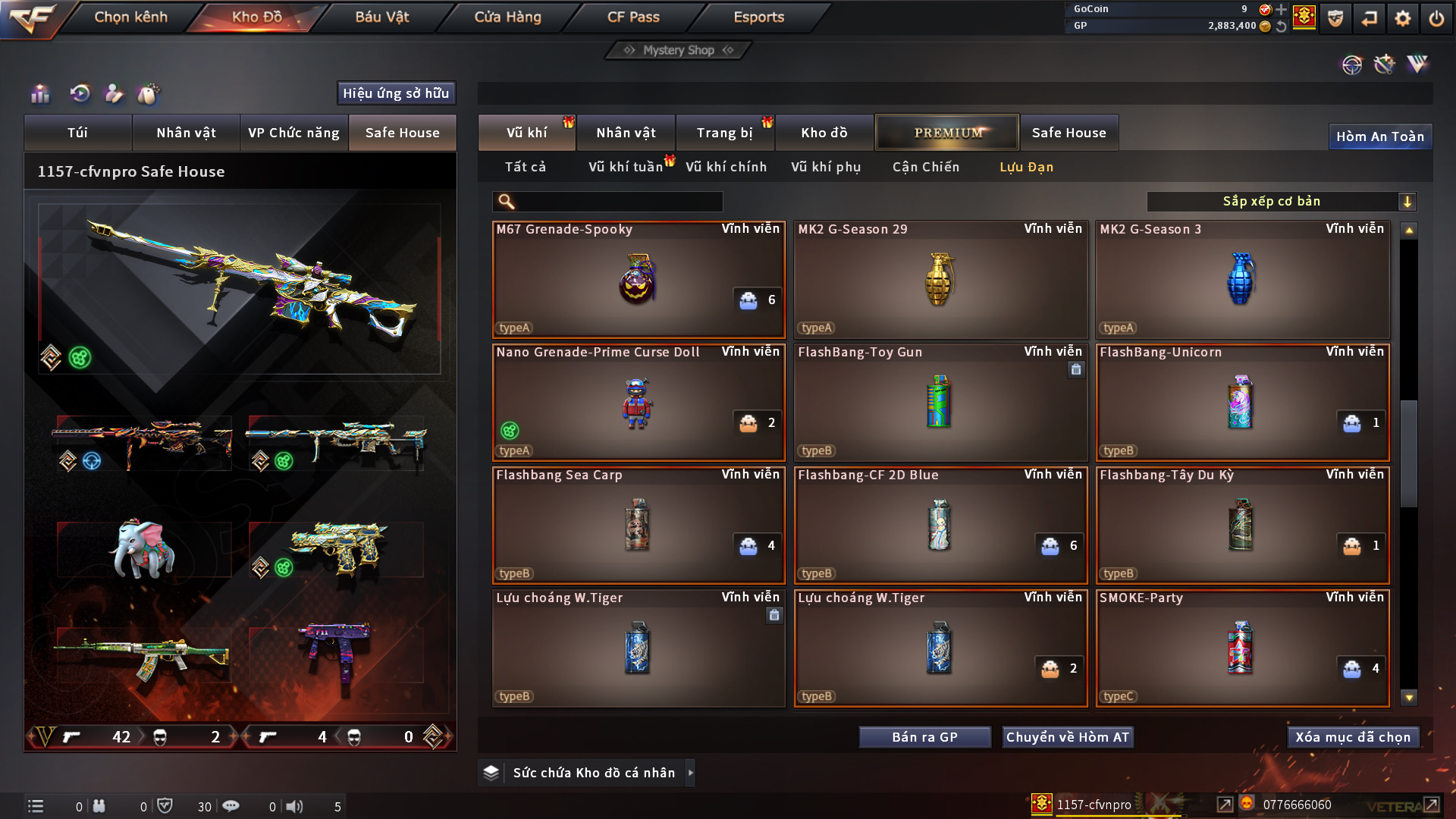Open the CF Pass menu
1456x819 pixels.
[x=633, y=17]
